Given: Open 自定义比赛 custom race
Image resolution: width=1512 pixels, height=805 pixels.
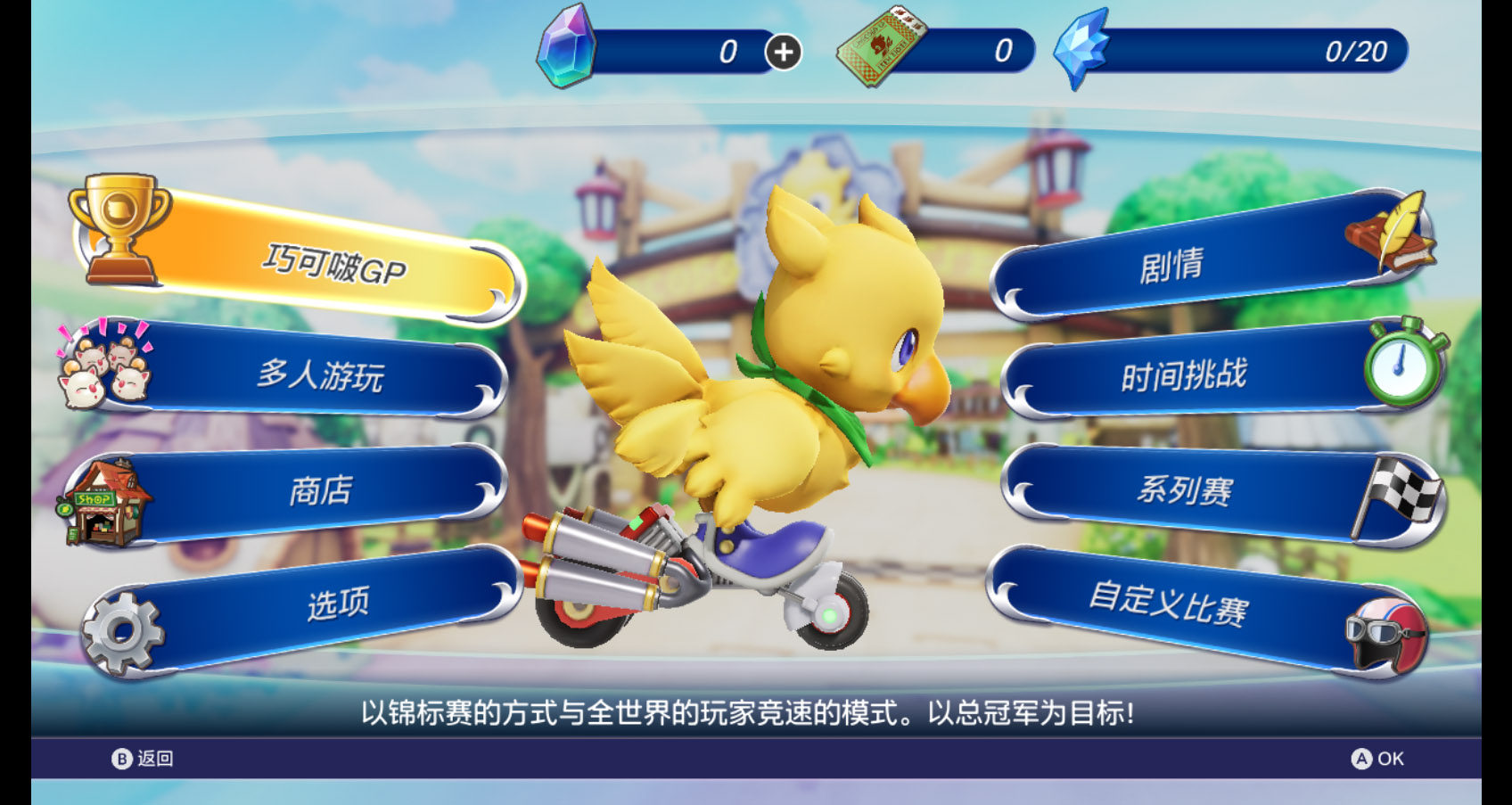Looking at the screenshot, I should 1168,605.
